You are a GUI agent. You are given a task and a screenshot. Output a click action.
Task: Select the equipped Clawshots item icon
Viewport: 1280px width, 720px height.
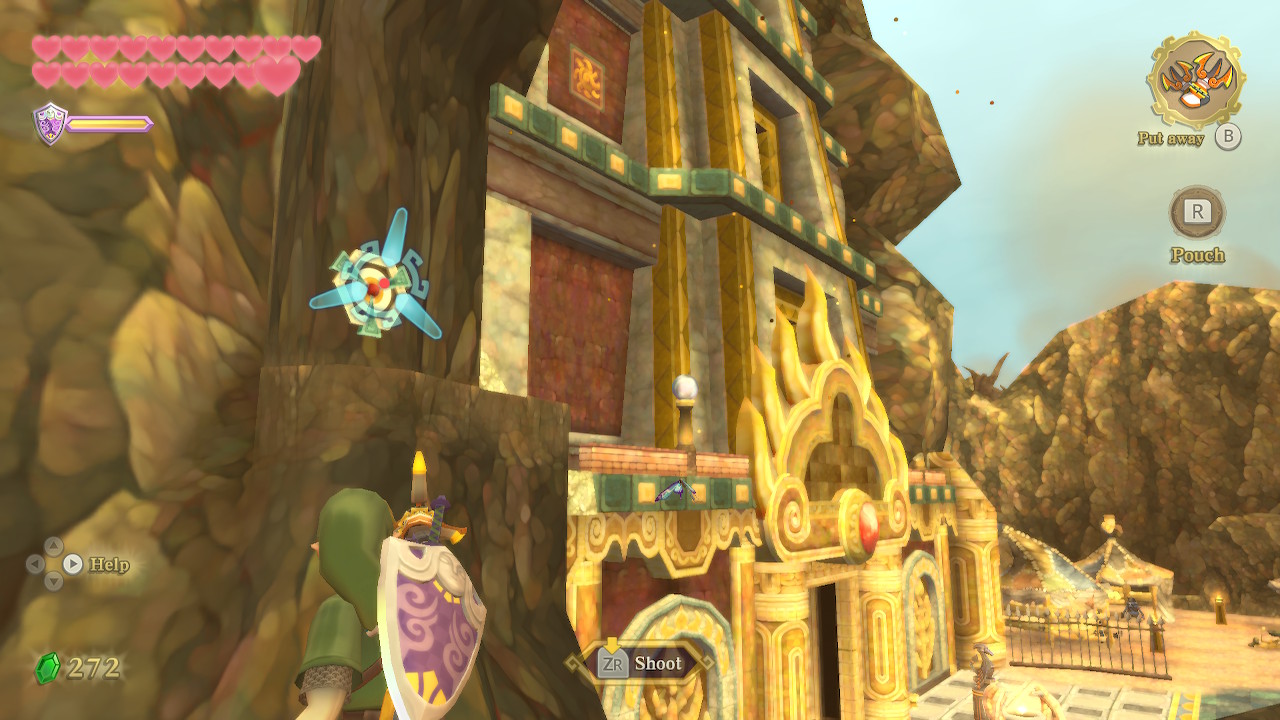[1196, 79]
